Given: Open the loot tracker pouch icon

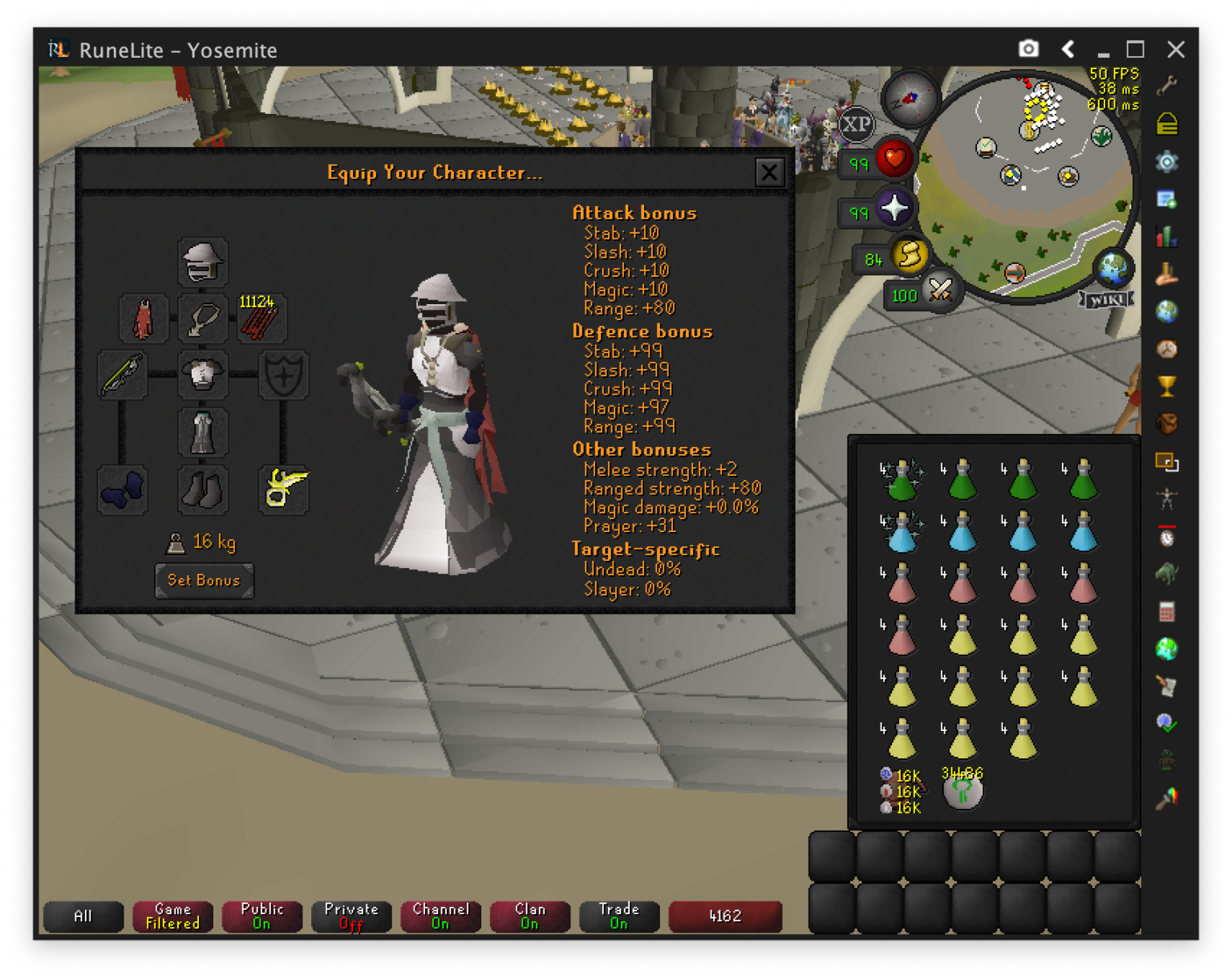Looking at the screenshot, I should tap(1167, 425).
